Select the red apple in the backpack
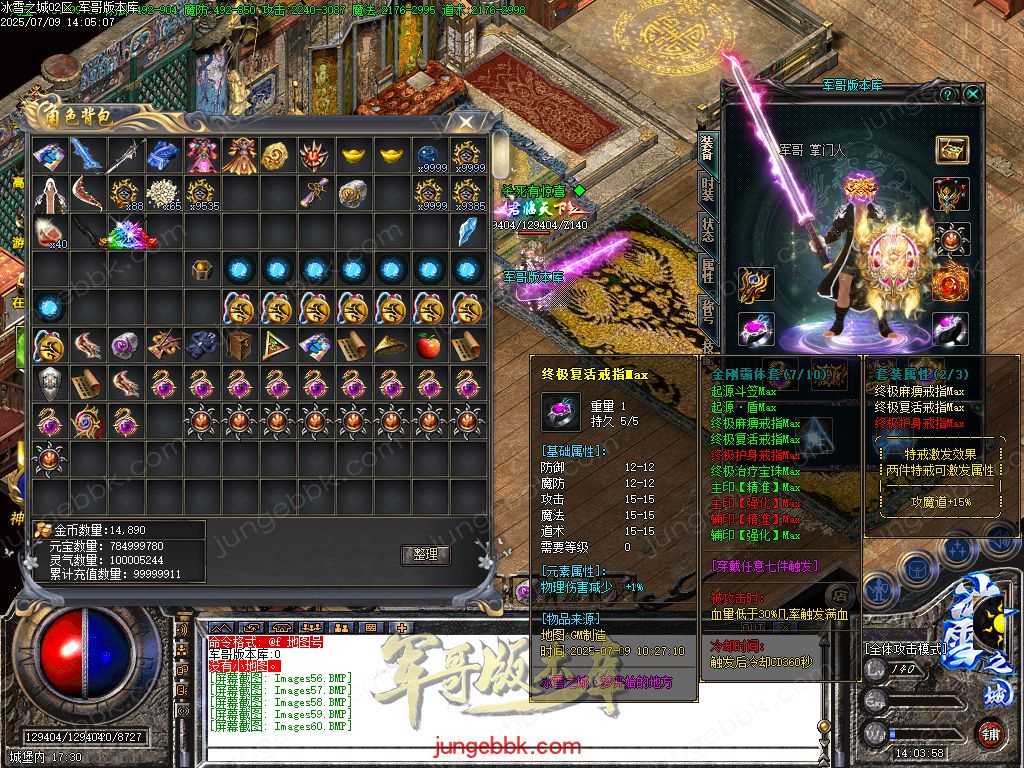This screenshot has width=1024, height=768. [x=428, y=346]
